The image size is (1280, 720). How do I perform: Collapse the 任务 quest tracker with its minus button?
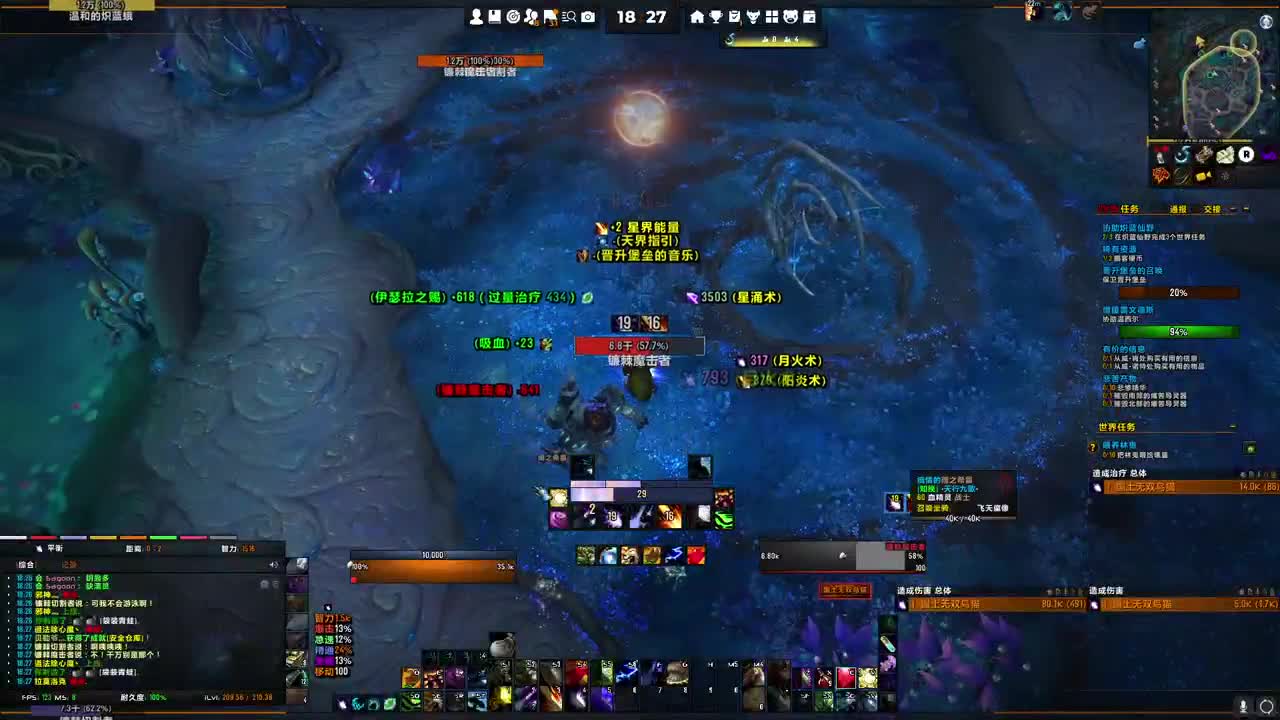point(1232,210)
